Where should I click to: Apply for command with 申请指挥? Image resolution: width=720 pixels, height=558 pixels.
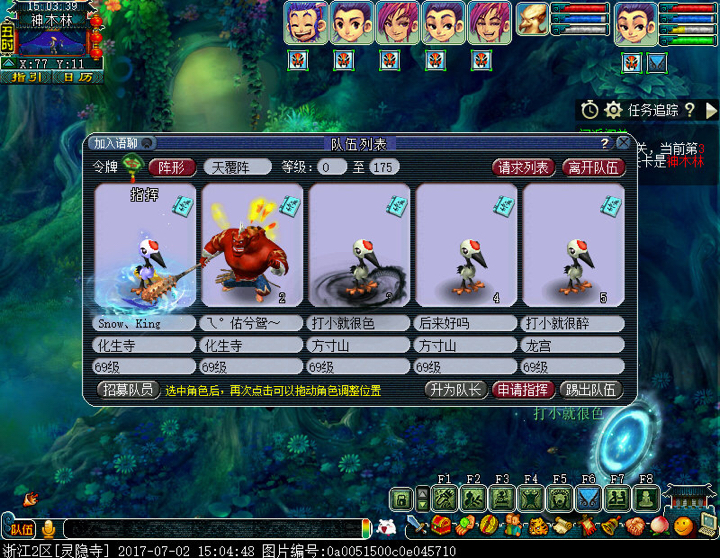click(x=523, y=390)
